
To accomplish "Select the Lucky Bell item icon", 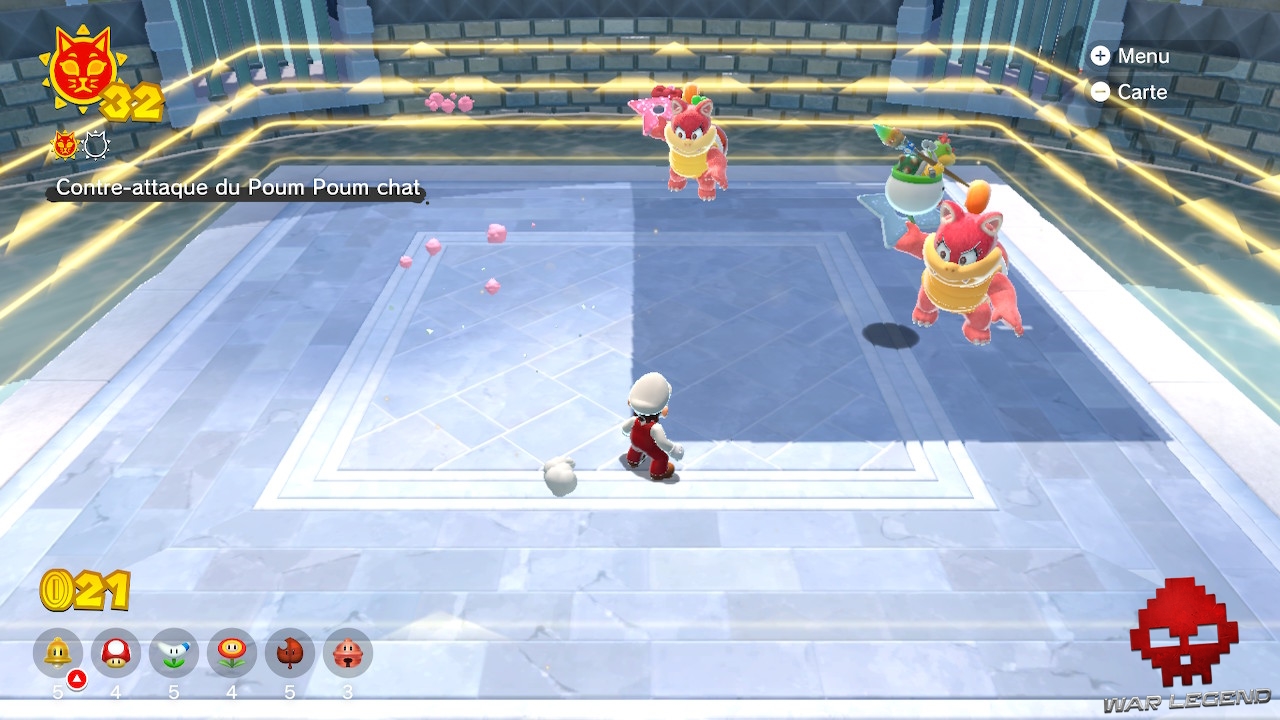I will pyautogui.click(x=348, y=653).
